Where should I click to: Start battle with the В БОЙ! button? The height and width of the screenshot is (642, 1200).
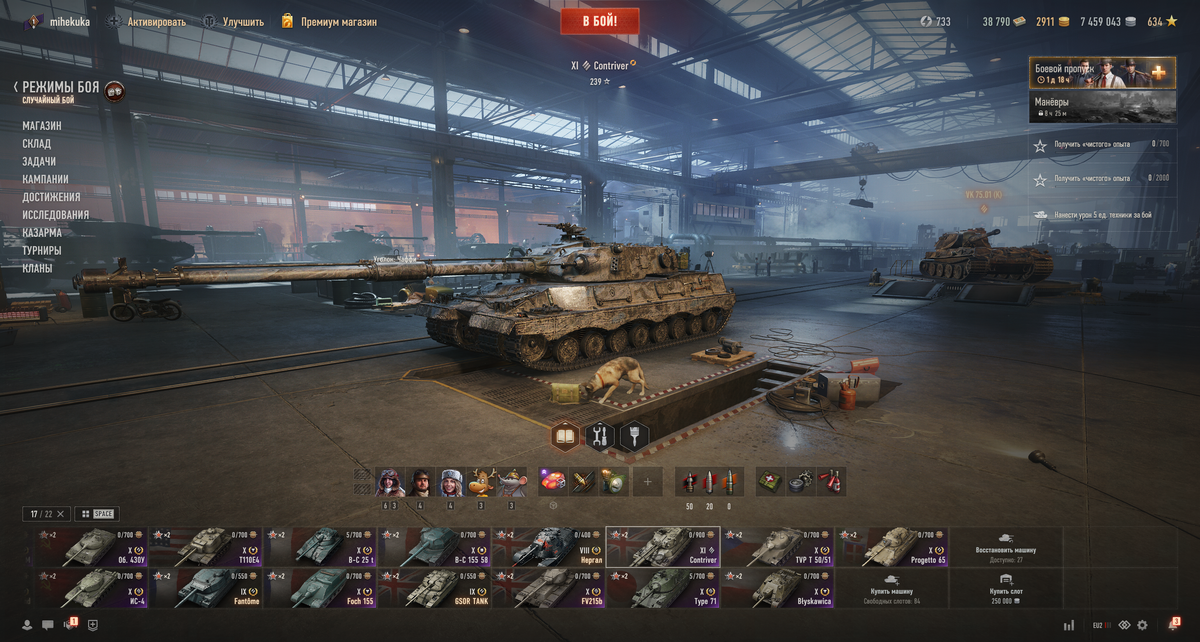click(599, 21)
